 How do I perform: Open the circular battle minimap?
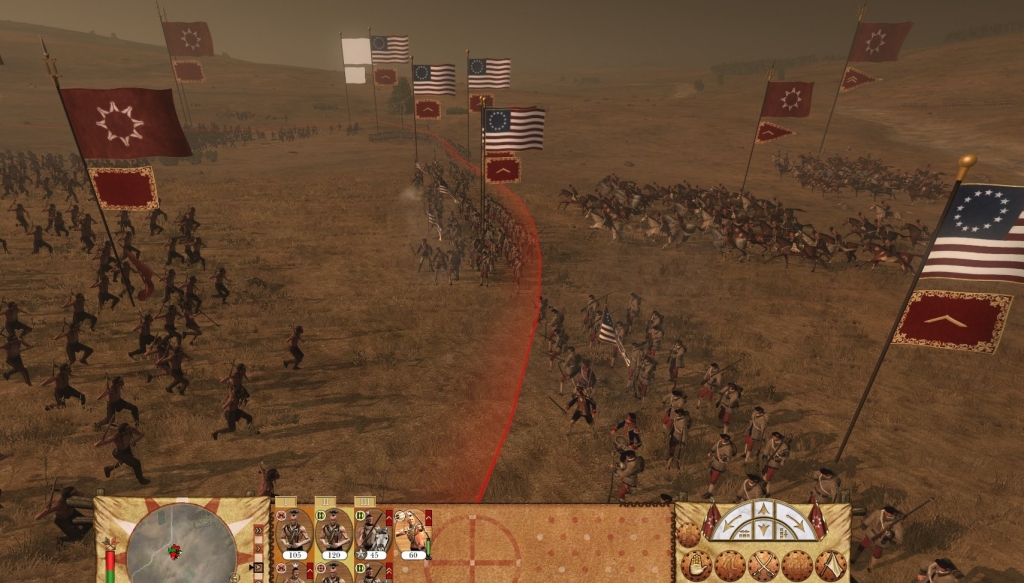(x=181, y=545)
